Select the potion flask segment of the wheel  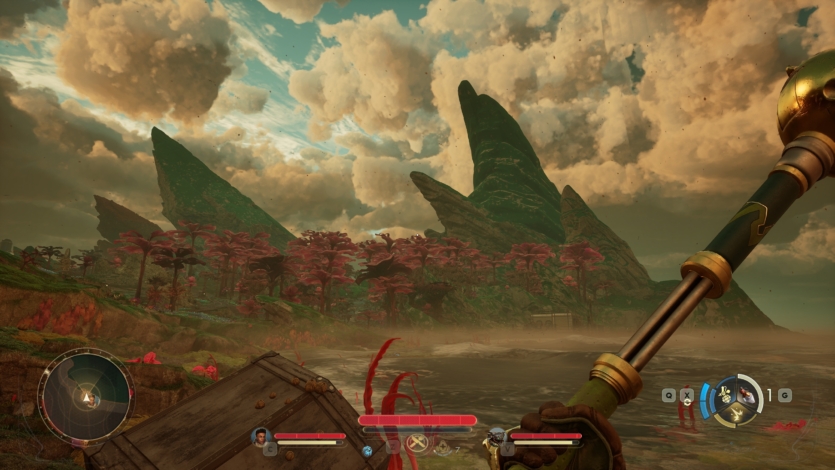(x=725, y=394)
